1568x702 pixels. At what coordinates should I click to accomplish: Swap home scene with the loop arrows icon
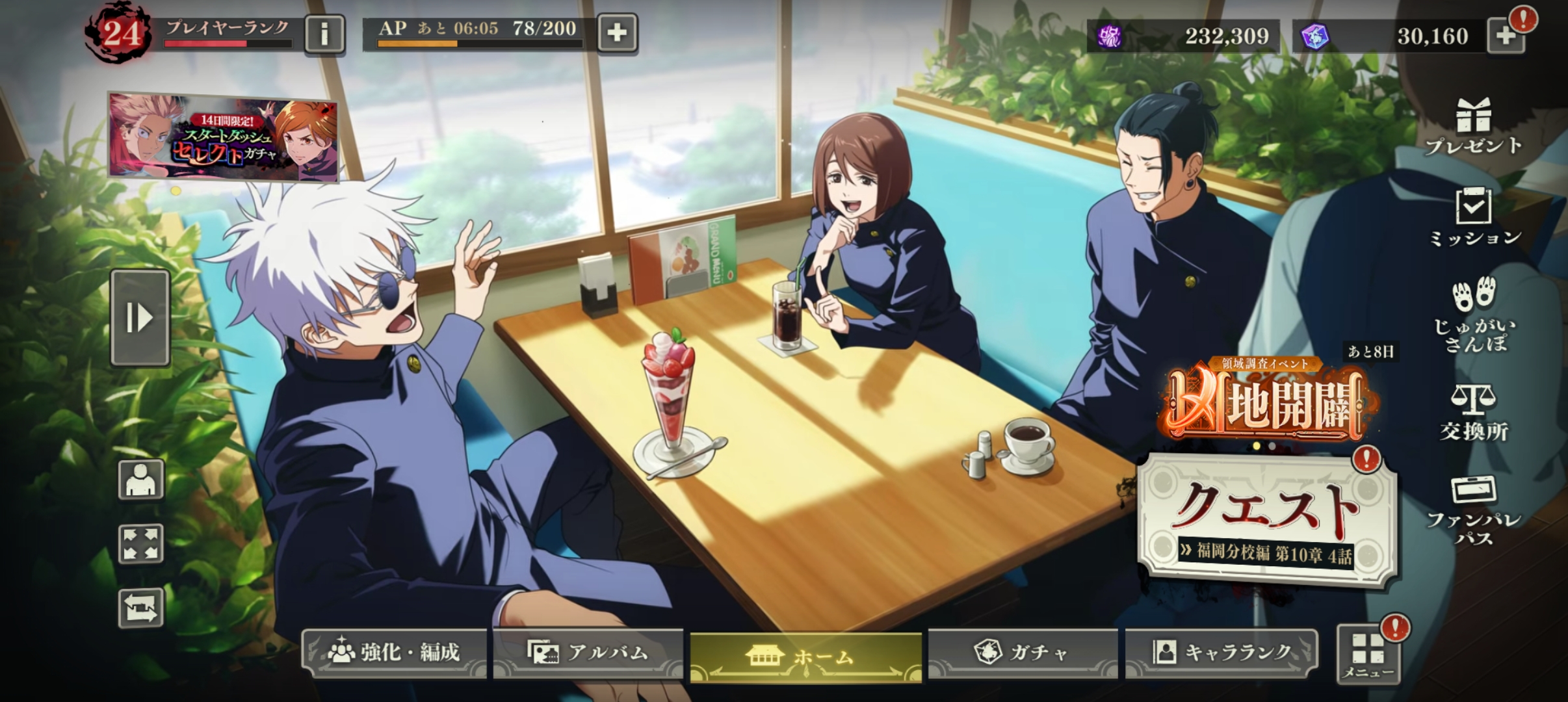click(140, 608)
